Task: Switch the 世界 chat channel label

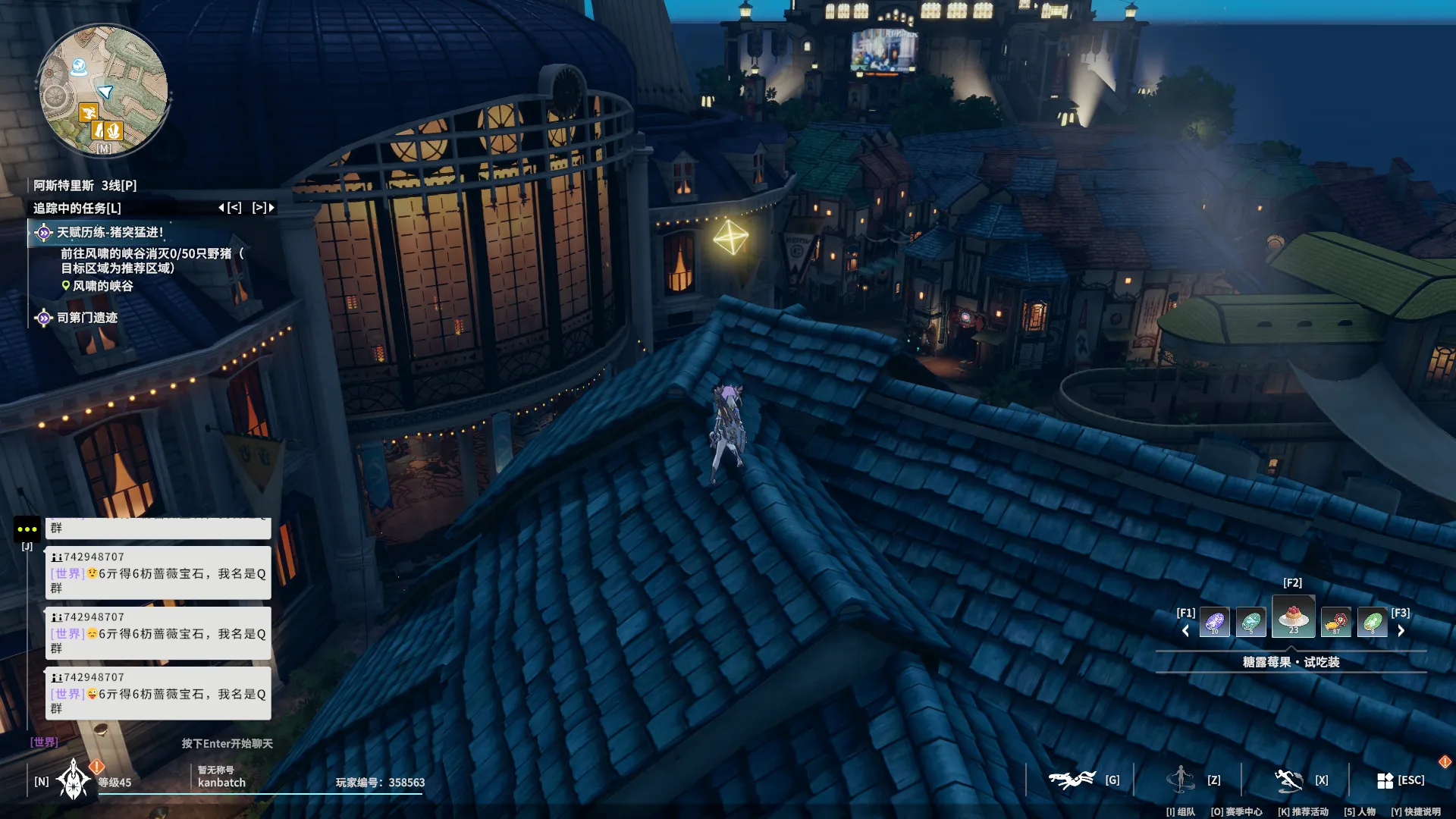Action: point(44,742)
